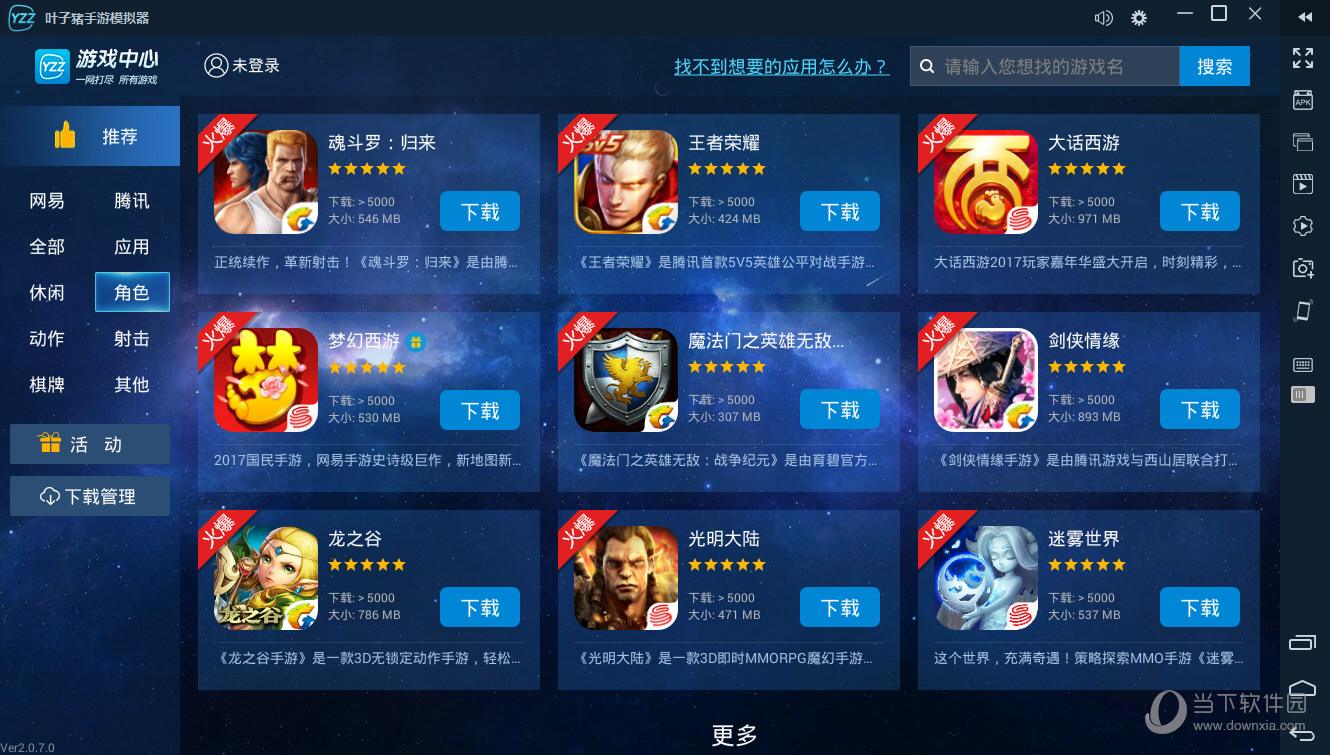
Task: Click the 搜索 search button
Action: click(x=1215, y=67)
